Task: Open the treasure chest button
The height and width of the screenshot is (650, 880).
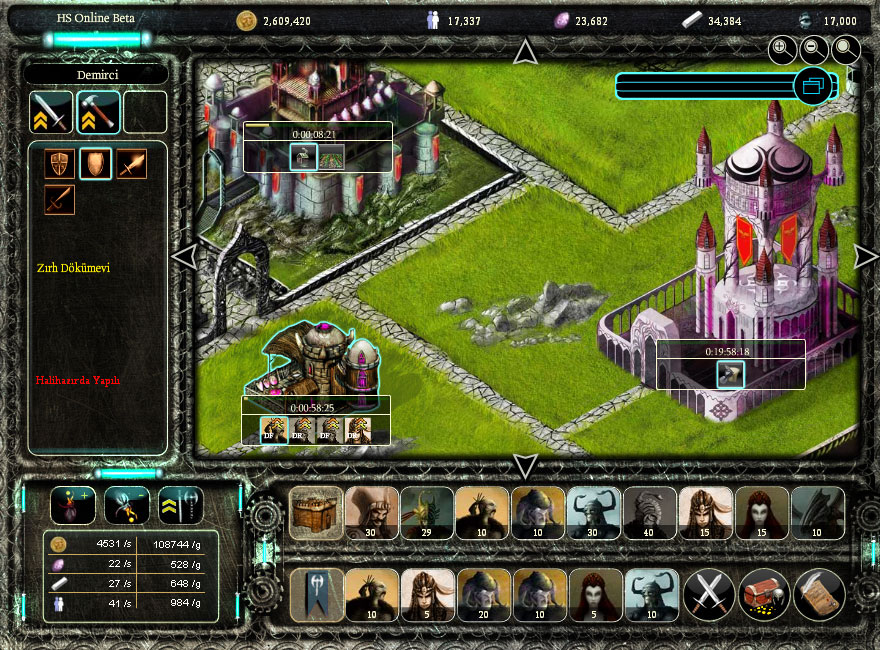Action: 765,595
